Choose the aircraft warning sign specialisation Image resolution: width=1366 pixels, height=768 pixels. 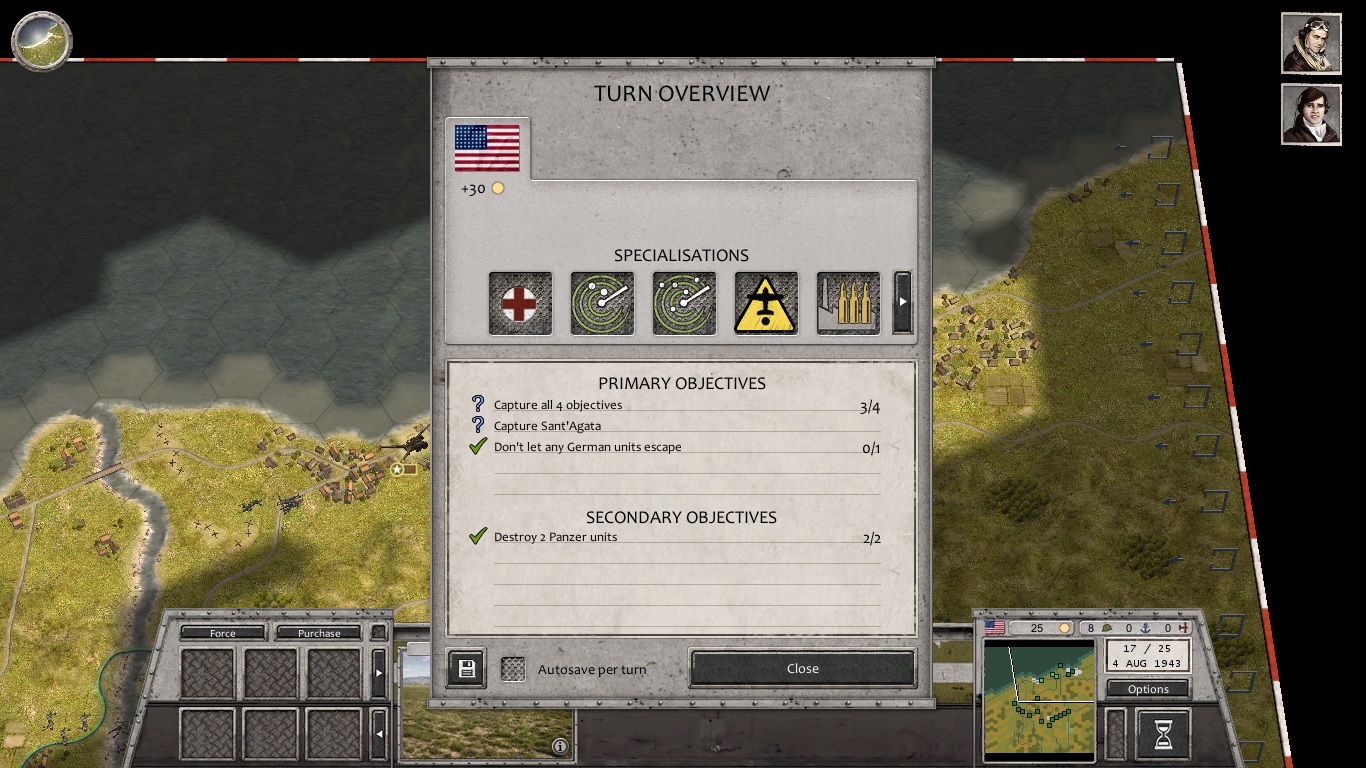[766, 303]
